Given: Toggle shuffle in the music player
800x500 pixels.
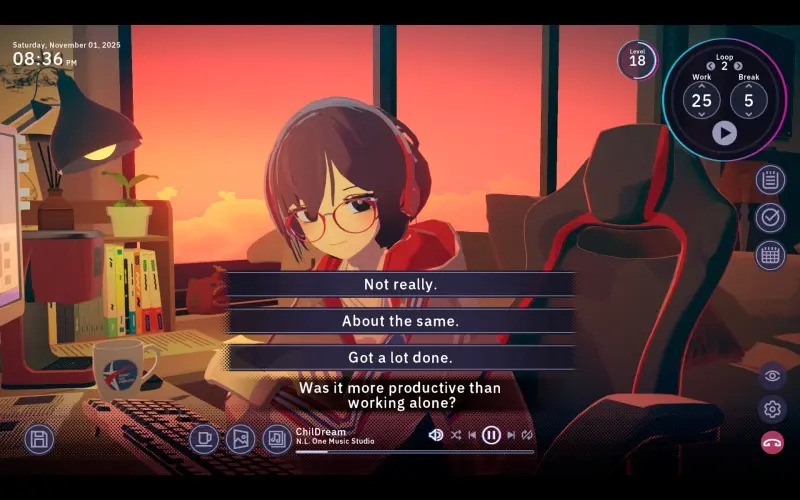Looking at the screenshot, I should coord(456,435).
